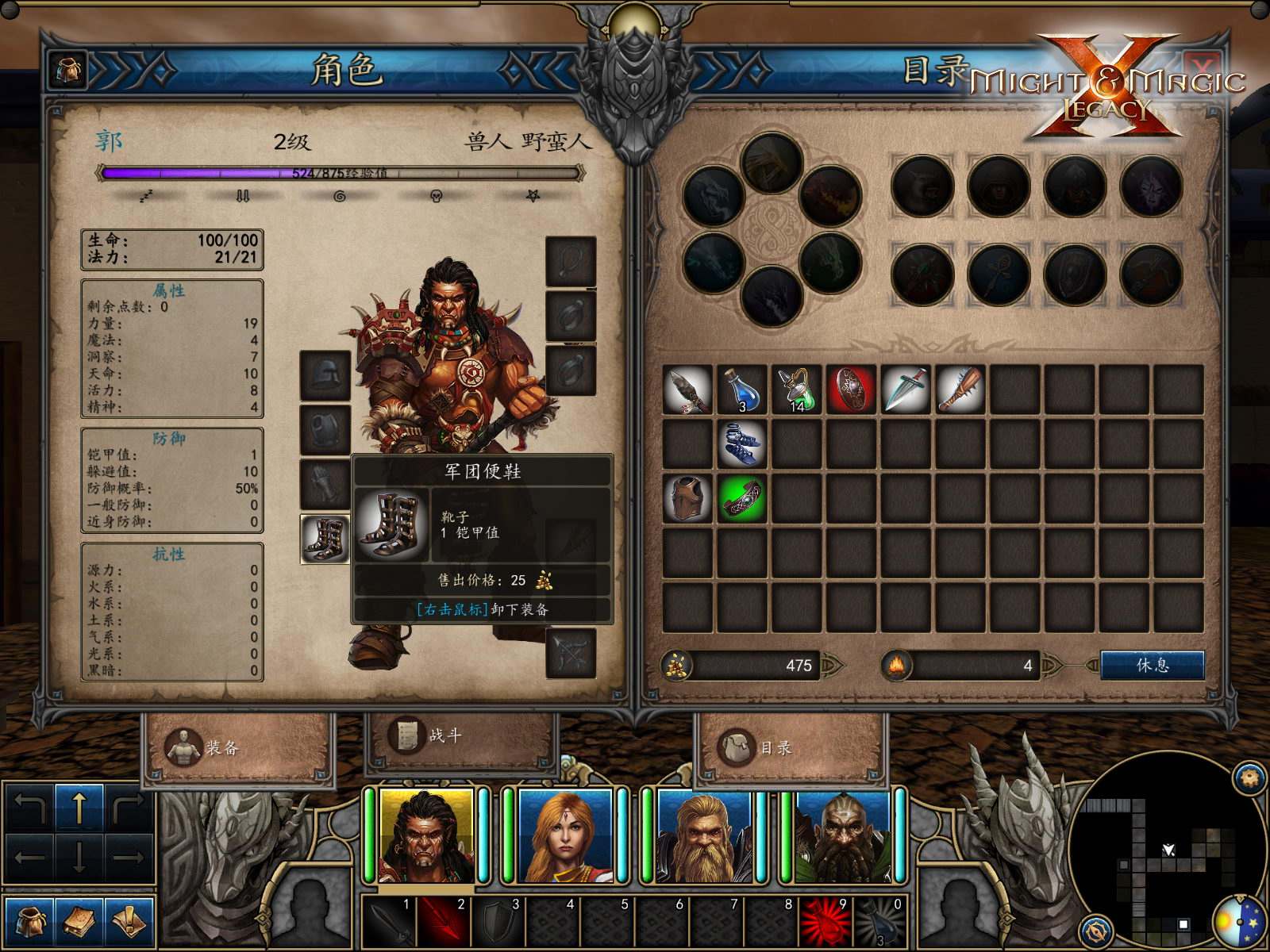
Task: Select the leather chest armor item
Action: click(687, 498)
